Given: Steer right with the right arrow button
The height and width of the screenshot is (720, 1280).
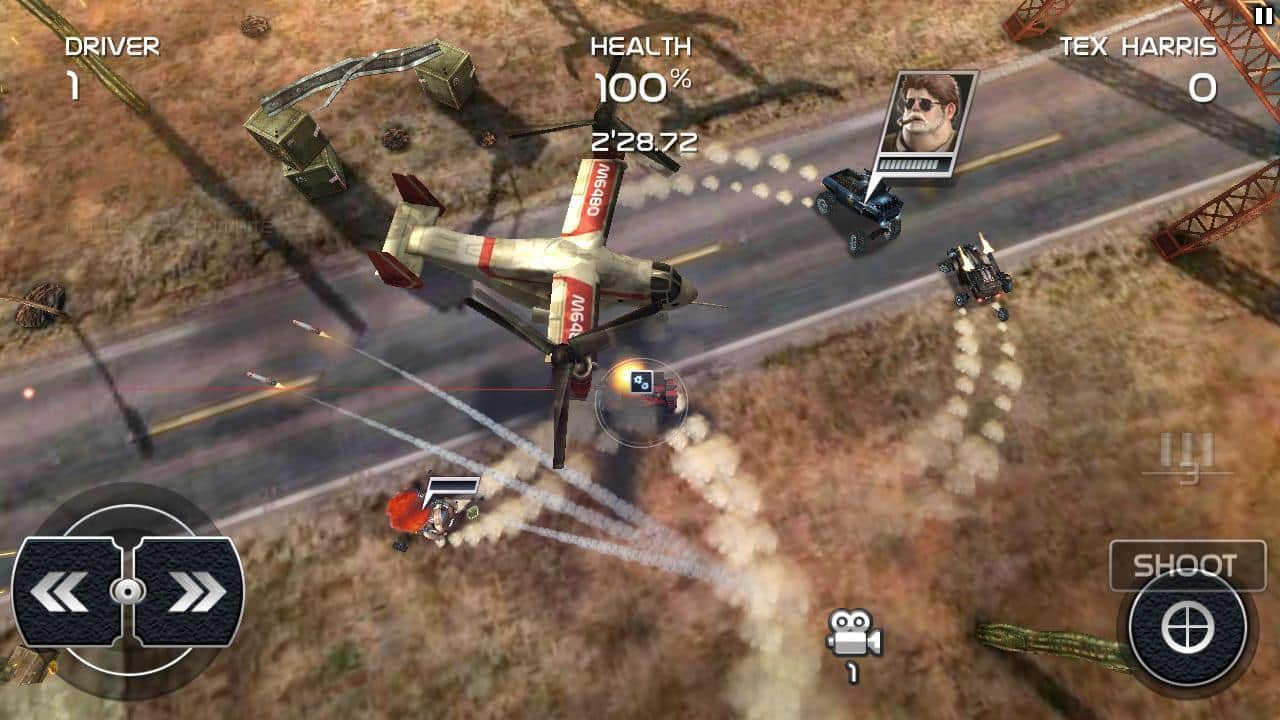Looking at the screenshot, I should click(190, 592).
